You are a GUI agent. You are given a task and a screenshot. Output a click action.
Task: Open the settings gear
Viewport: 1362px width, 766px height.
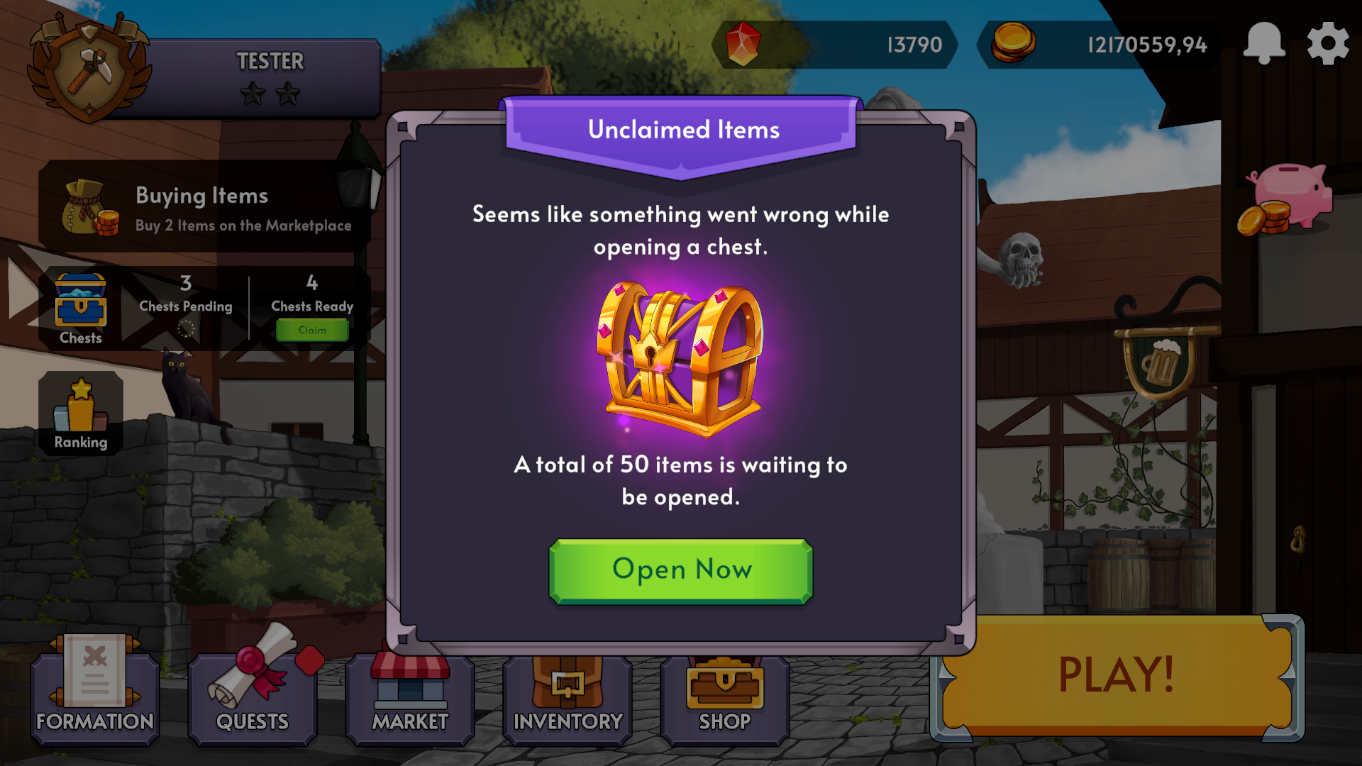click(1327, 43)
